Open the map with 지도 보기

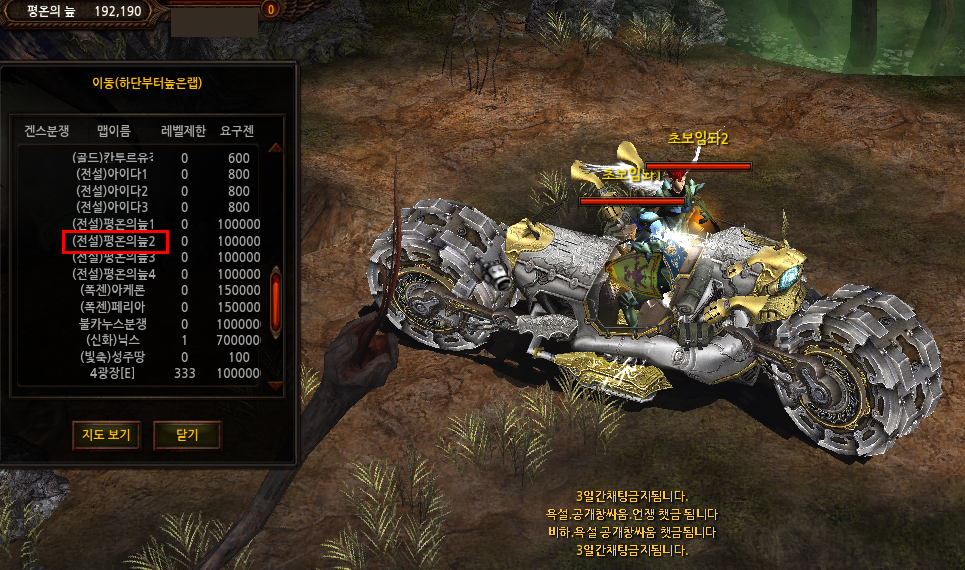pyautogui.click(x=106, y=435)
